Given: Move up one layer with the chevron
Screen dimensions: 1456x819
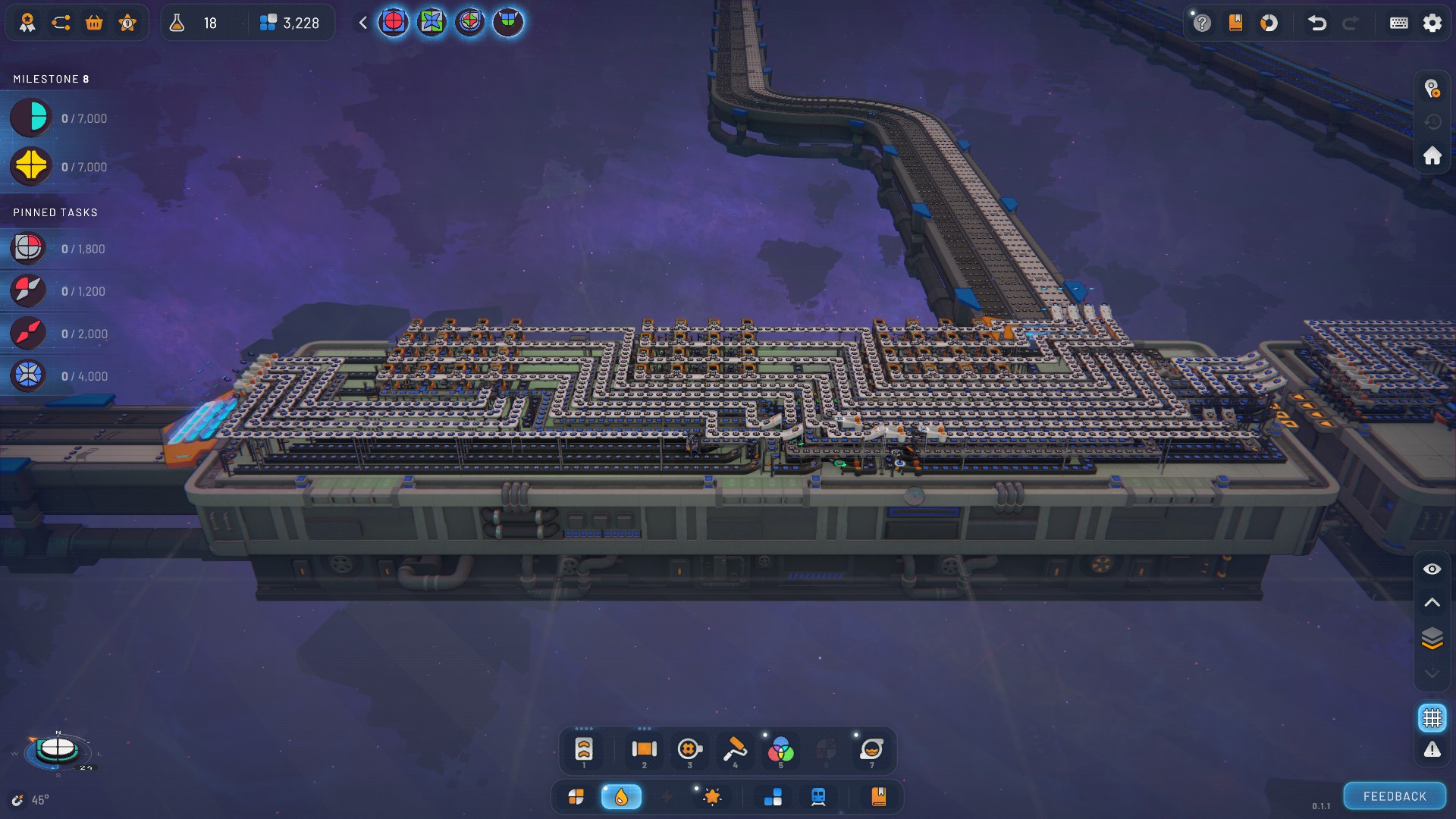Looking at the screenshot, I should [x=1432, y=603].
